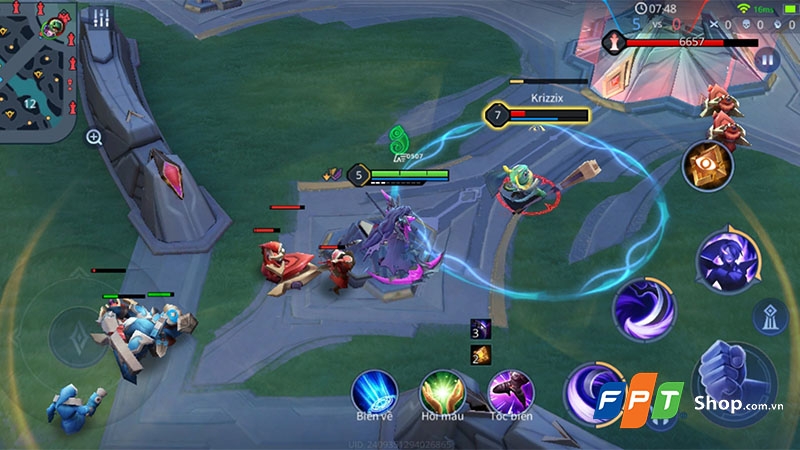Buy the suggested gold item numbered 2

tap(482, 354)
